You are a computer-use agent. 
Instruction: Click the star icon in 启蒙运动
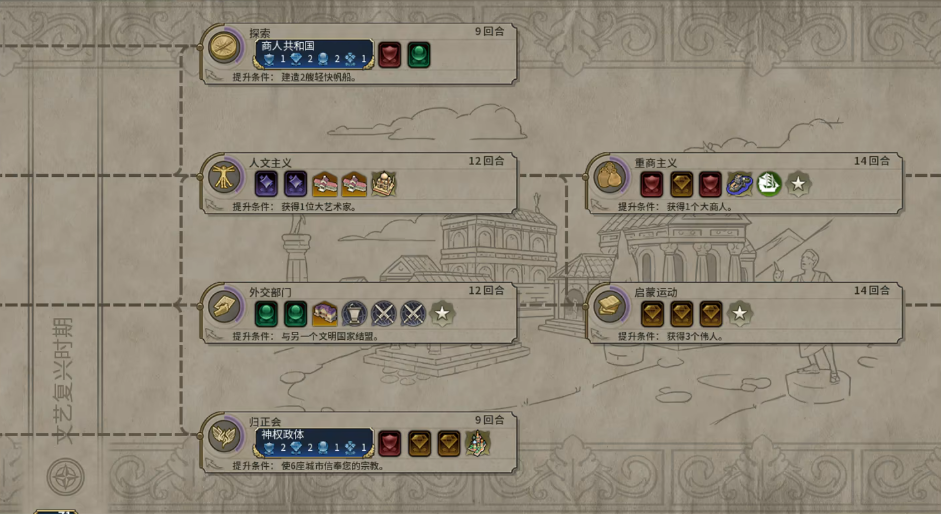(739, 314)
